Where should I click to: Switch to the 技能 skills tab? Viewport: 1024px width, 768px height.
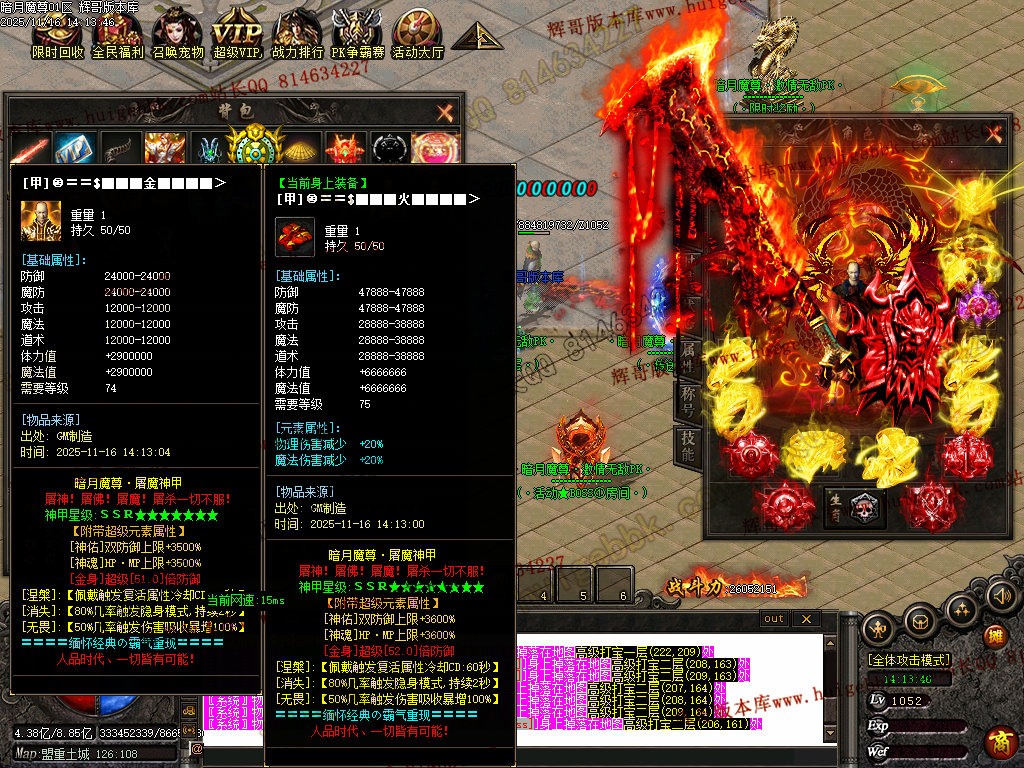click(x=688, y=445)
